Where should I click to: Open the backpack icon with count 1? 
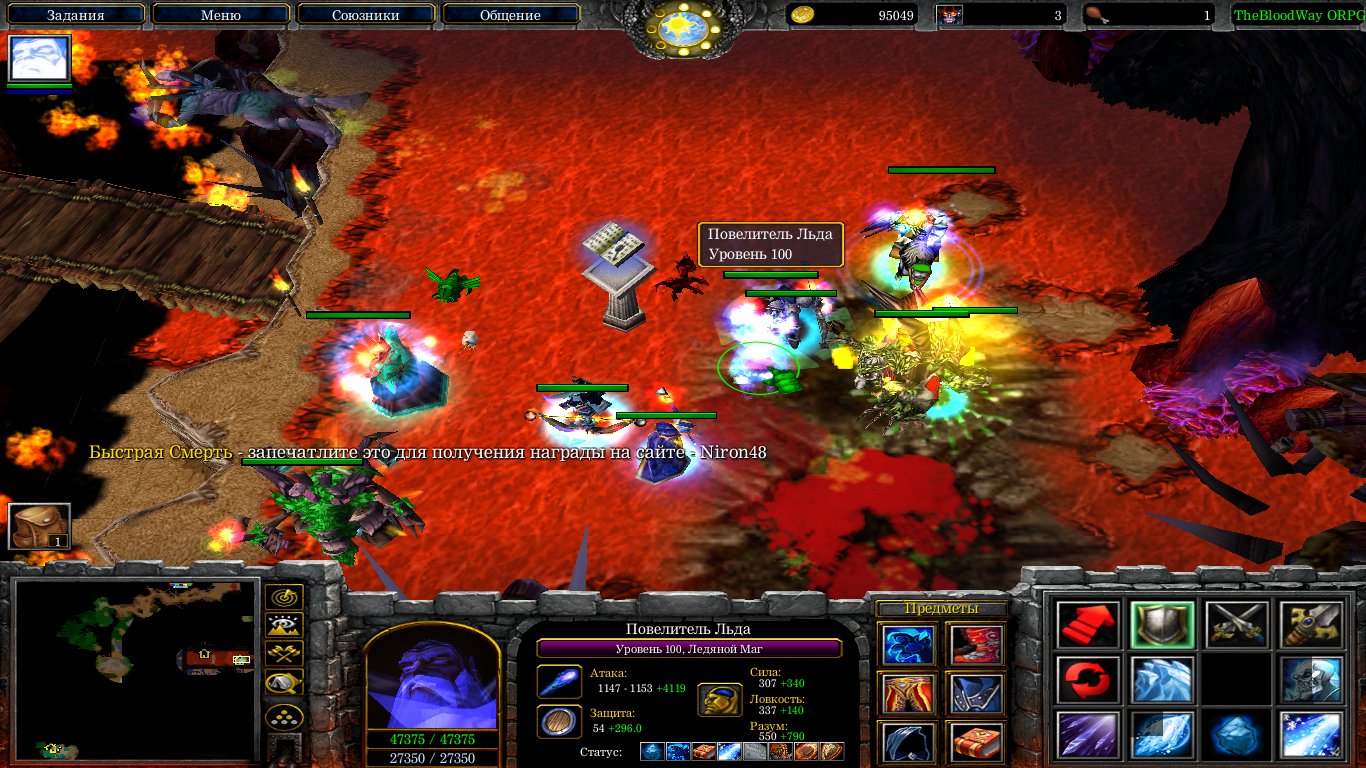tap(40, 527)
